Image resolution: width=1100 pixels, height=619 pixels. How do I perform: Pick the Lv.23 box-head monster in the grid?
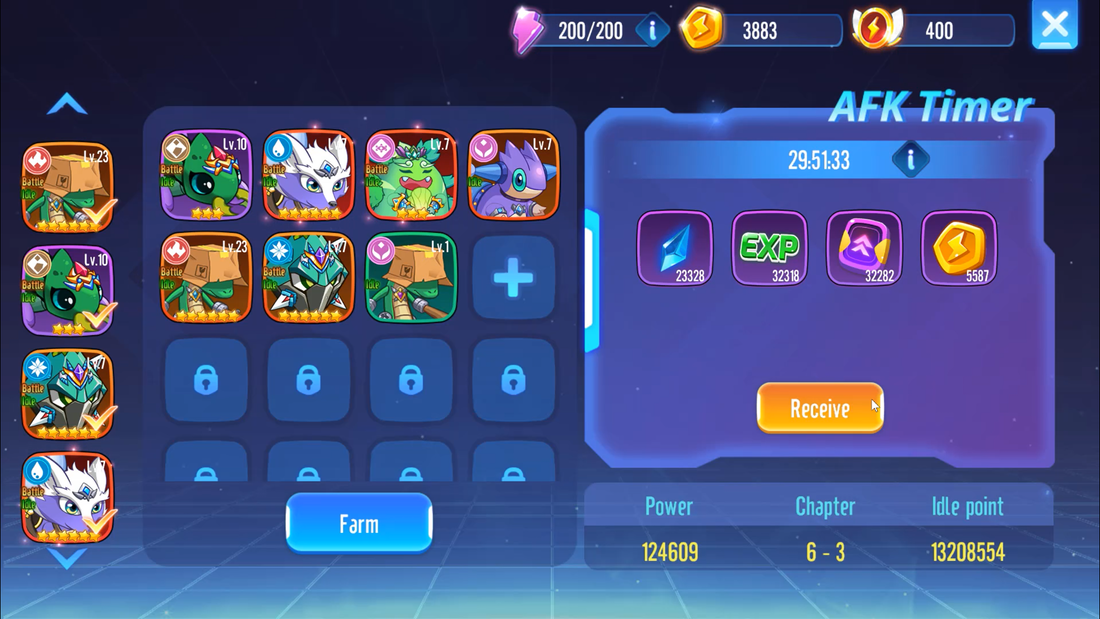click(206, 278)
